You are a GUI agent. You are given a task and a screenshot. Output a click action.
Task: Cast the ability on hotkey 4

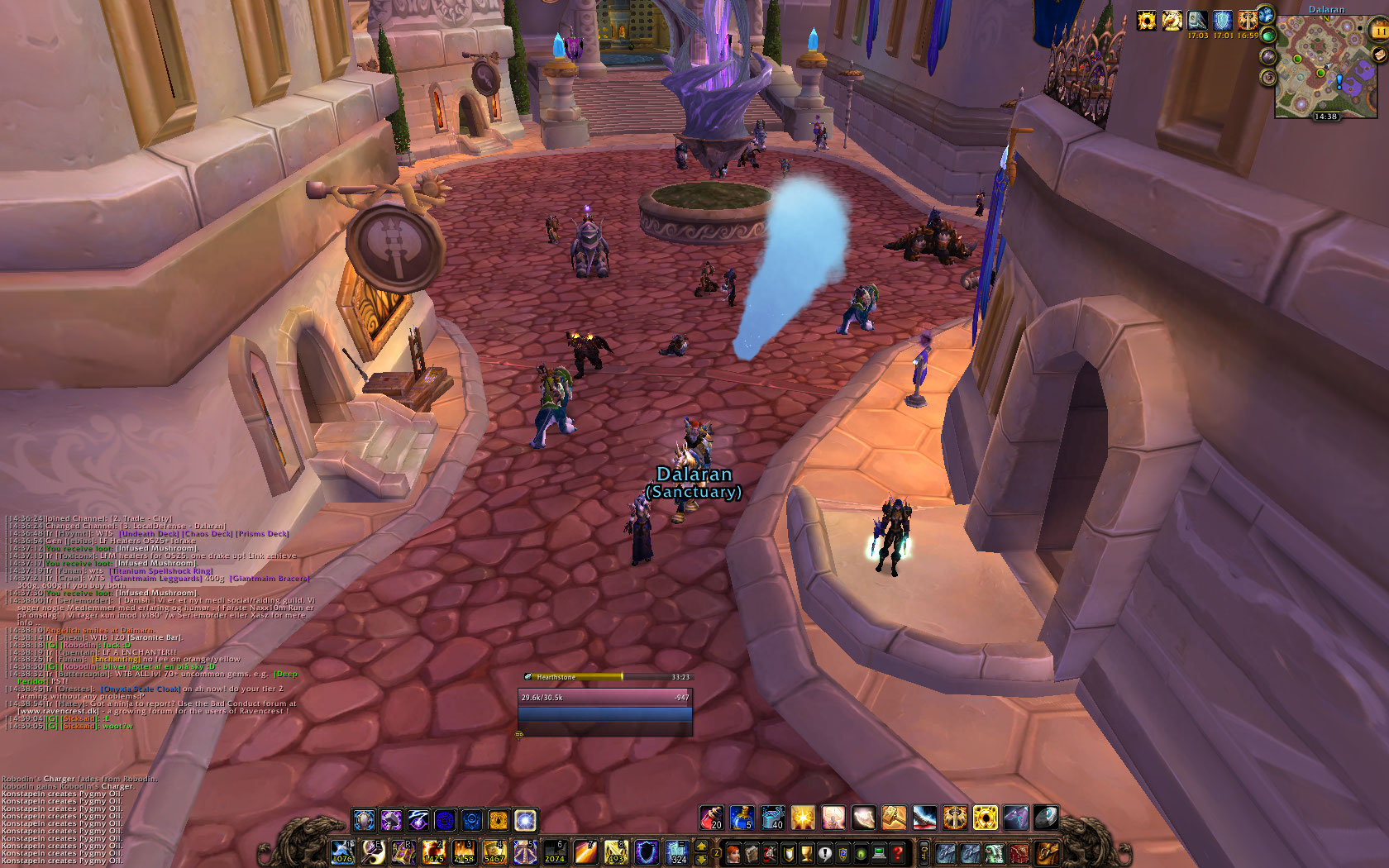click(494, 852)
